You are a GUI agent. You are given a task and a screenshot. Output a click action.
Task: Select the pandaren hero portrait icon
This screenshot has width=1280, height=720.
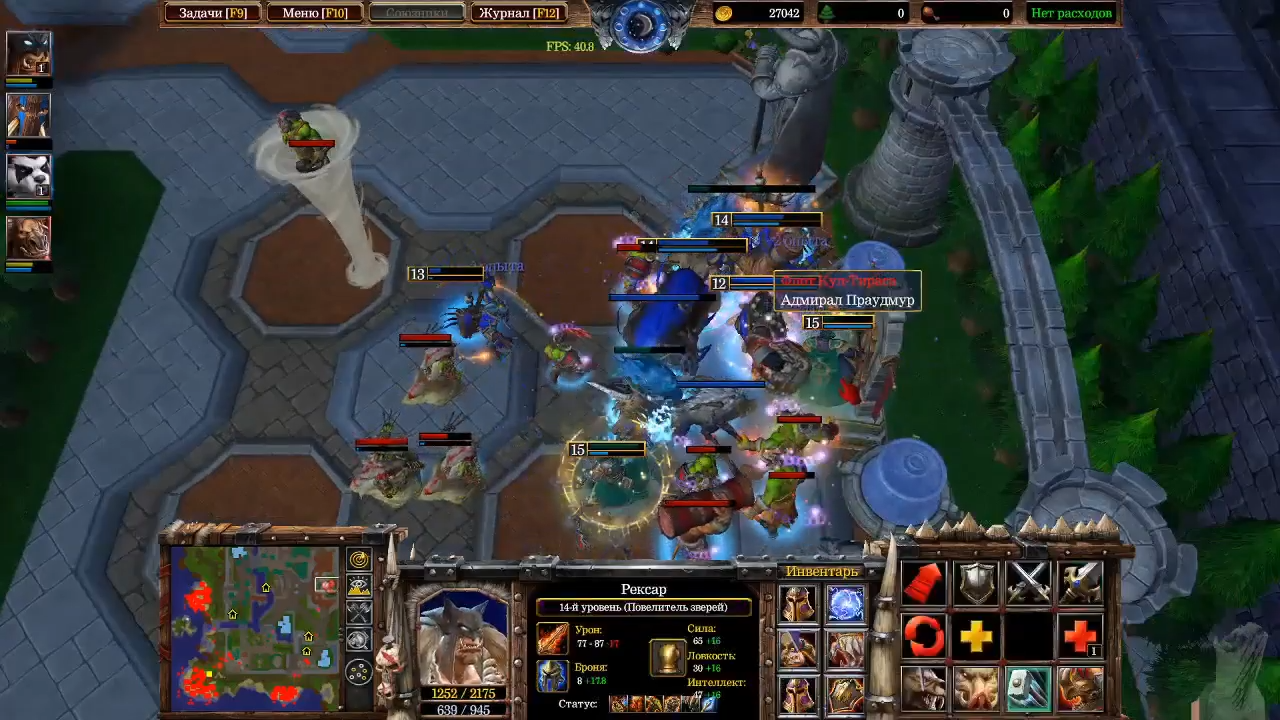[28, 176]
